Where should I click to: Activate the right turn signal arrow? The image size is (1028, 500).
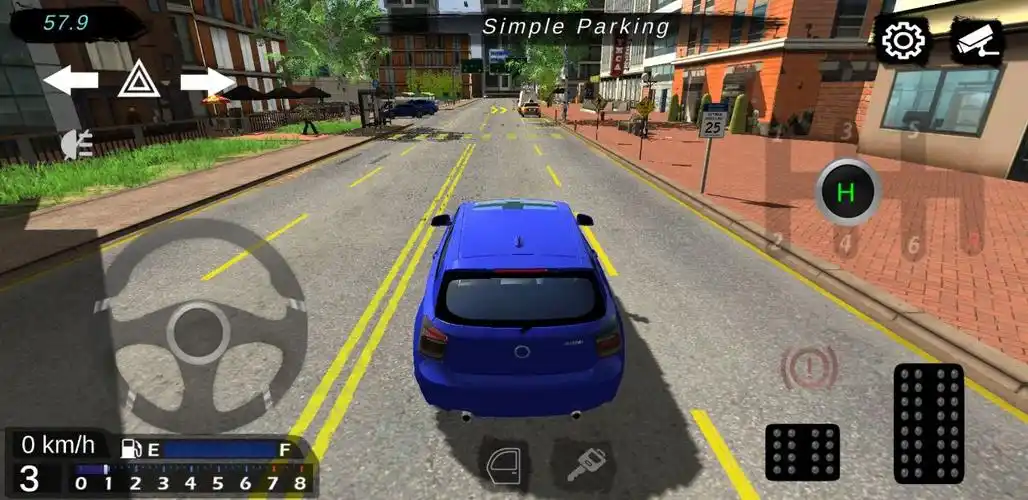(207, 80)
